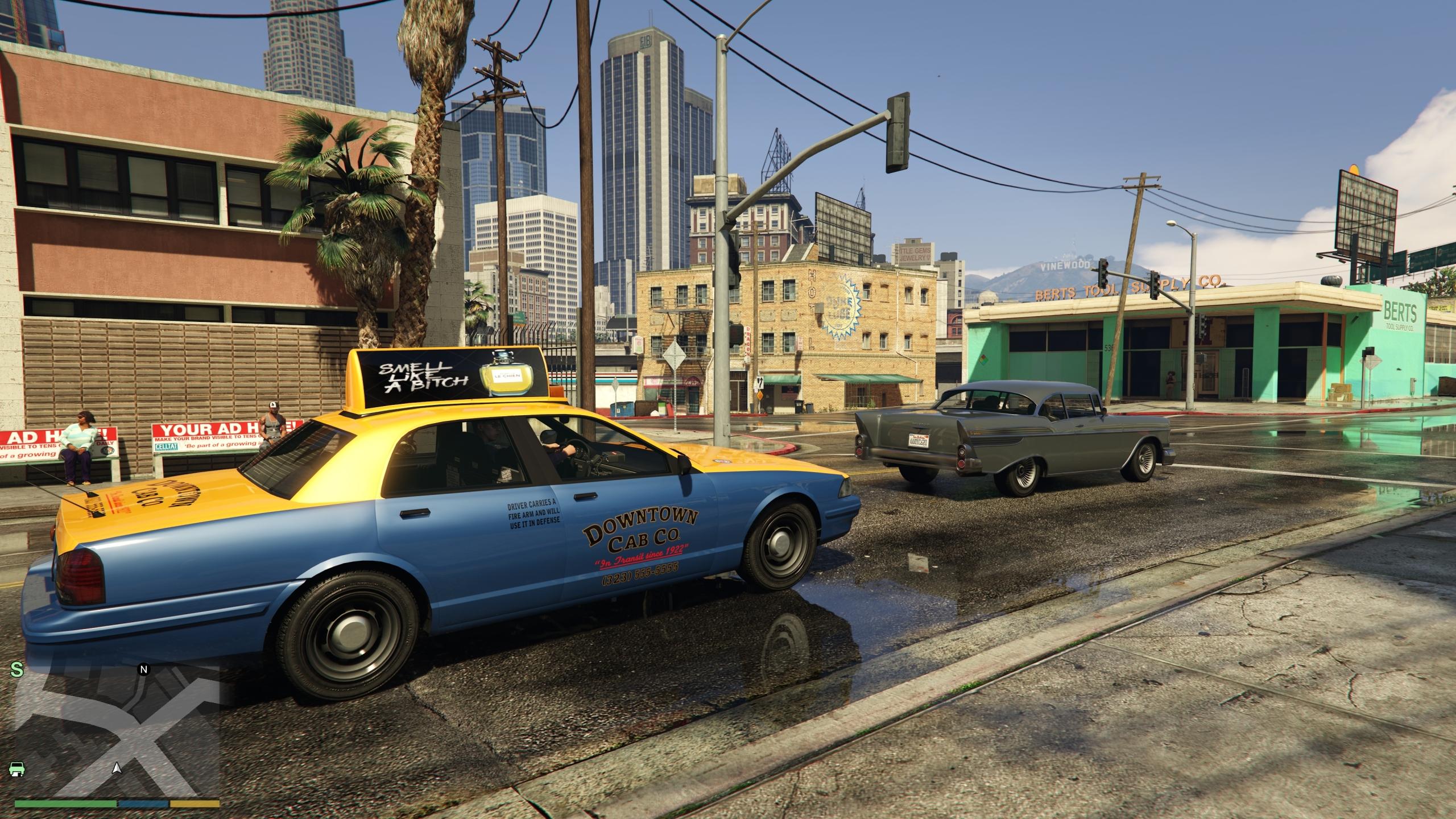Select the north compass marker on minimap
The image size is (1456, 819).
click(144, 669)
